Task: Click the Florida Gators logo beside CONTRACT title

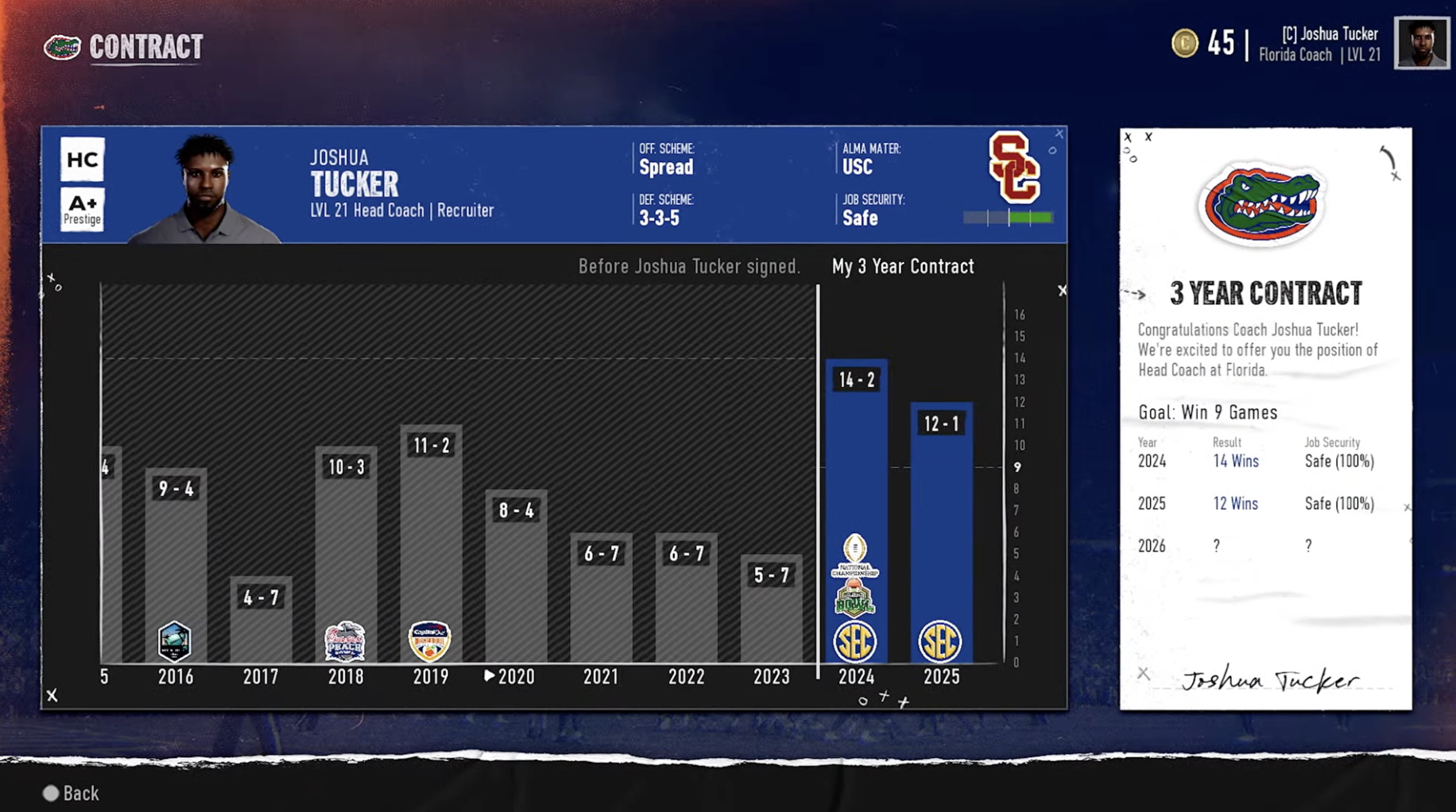Action: click(x=63, y=47)
